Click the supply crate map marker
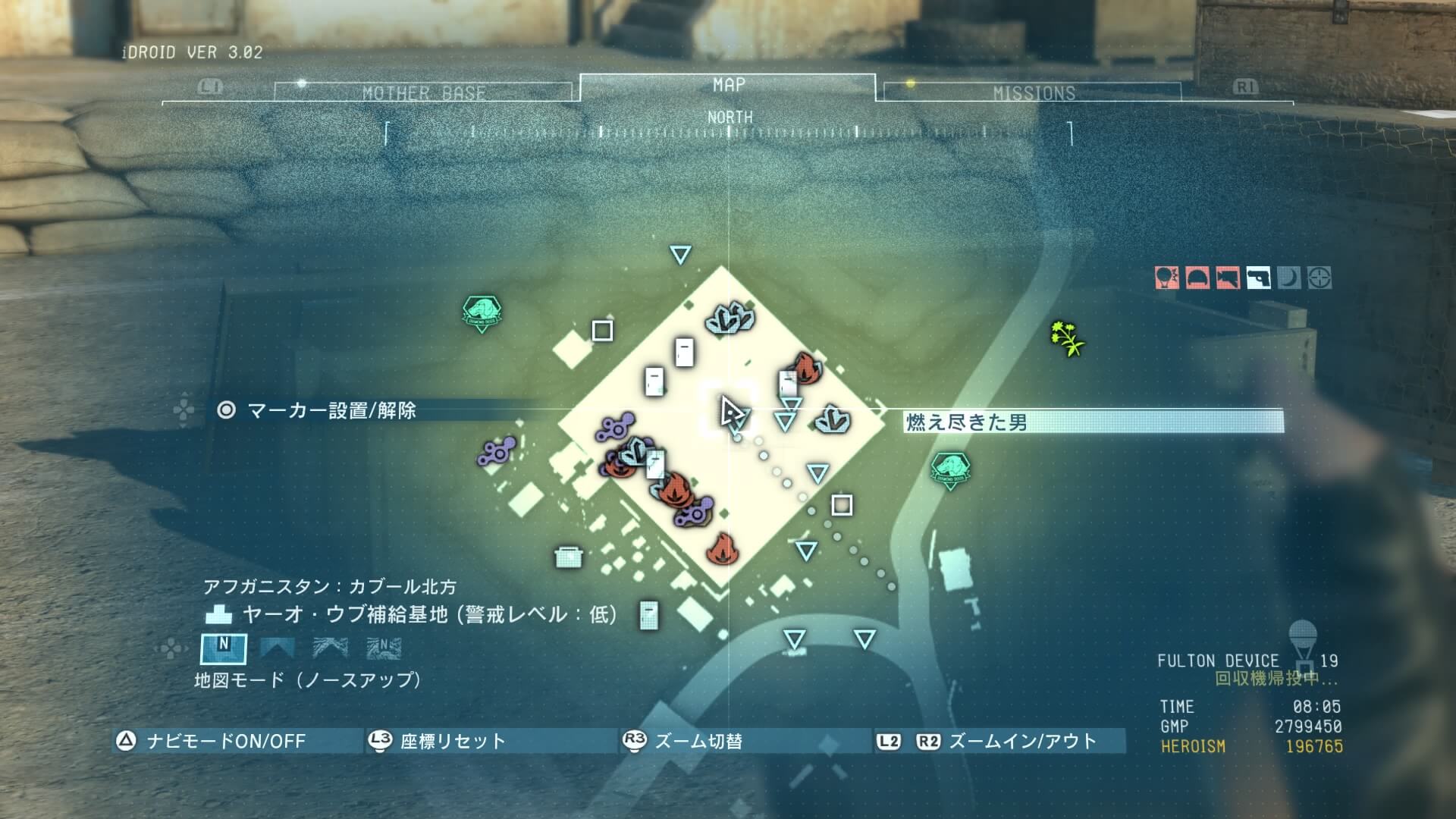This screenshot has height=819, width=1456. pyautogui.click(x=568, y=557)
